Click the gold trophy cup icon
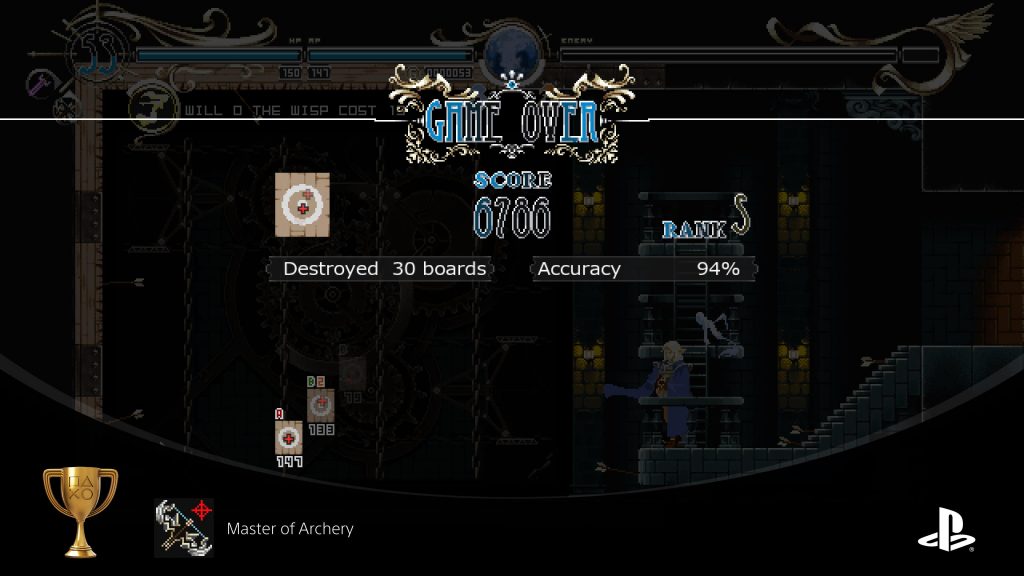 pos(81,510)
